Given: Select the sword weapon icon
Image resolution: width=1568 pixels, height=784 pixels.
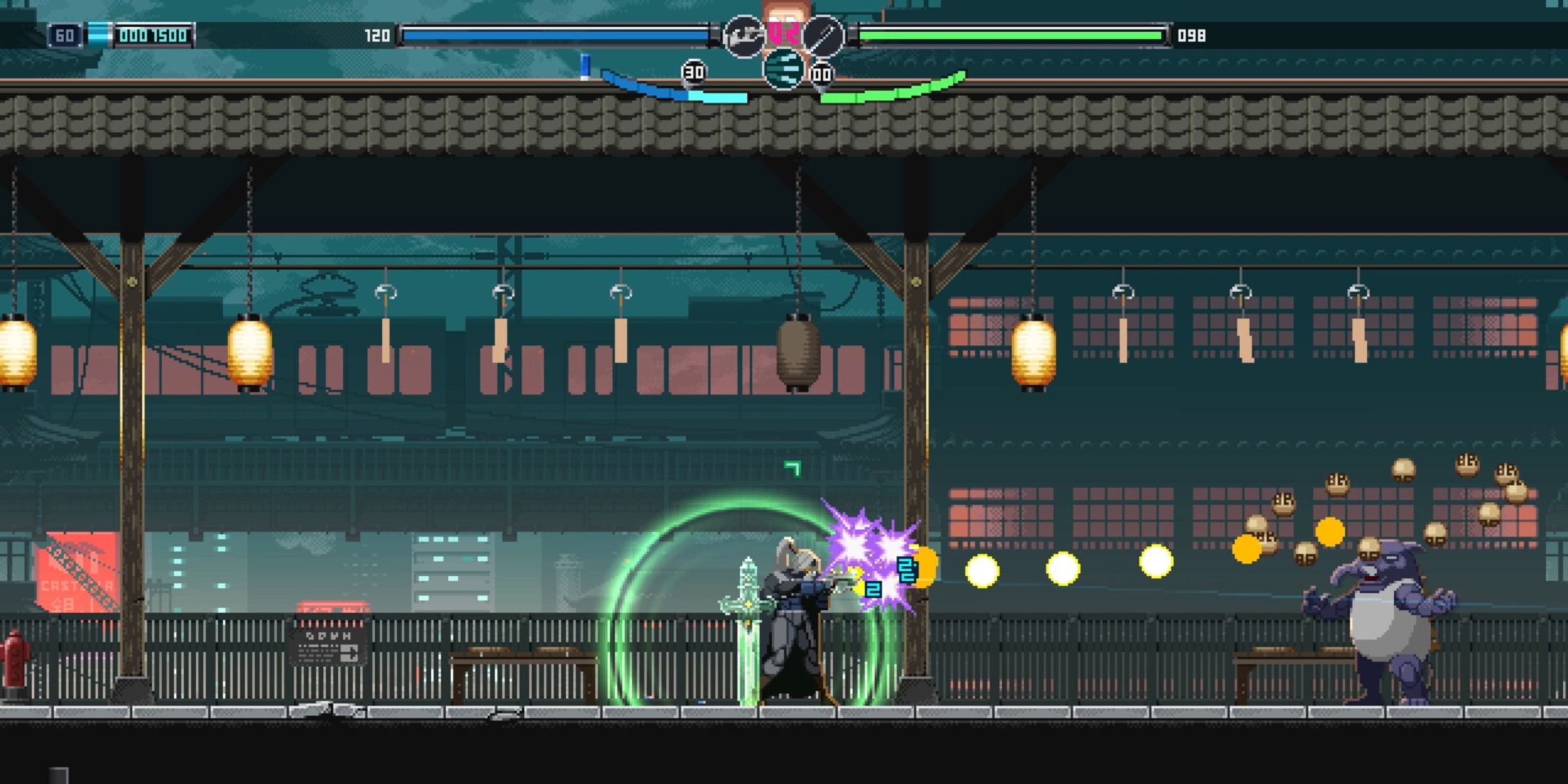Looking at the screenshot, I should coord(823,36).
